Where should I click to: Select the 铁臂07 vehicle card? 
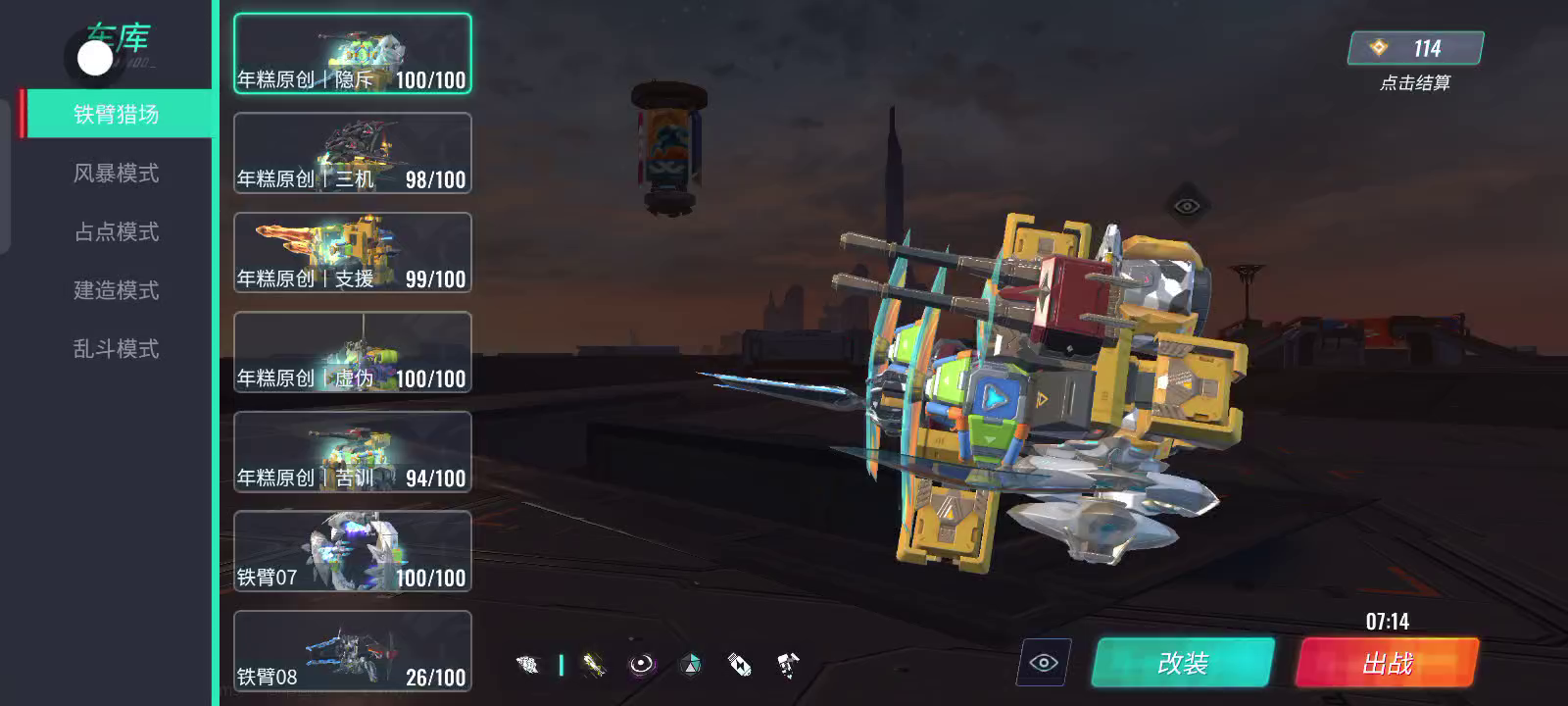tap(353, 551)
